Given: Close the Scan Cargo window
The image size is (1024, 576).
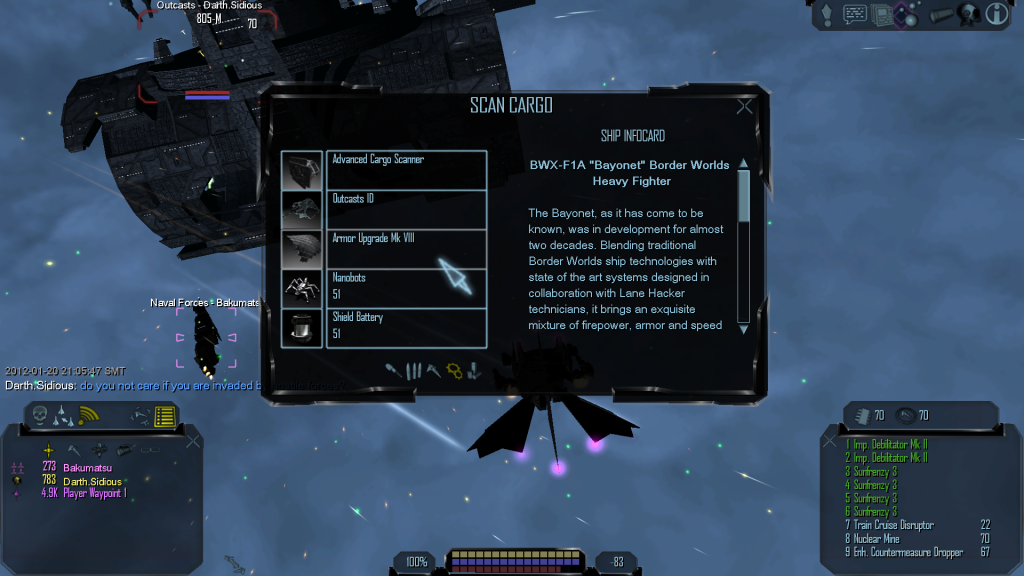Looking at the screenshot, I should 744,107.
